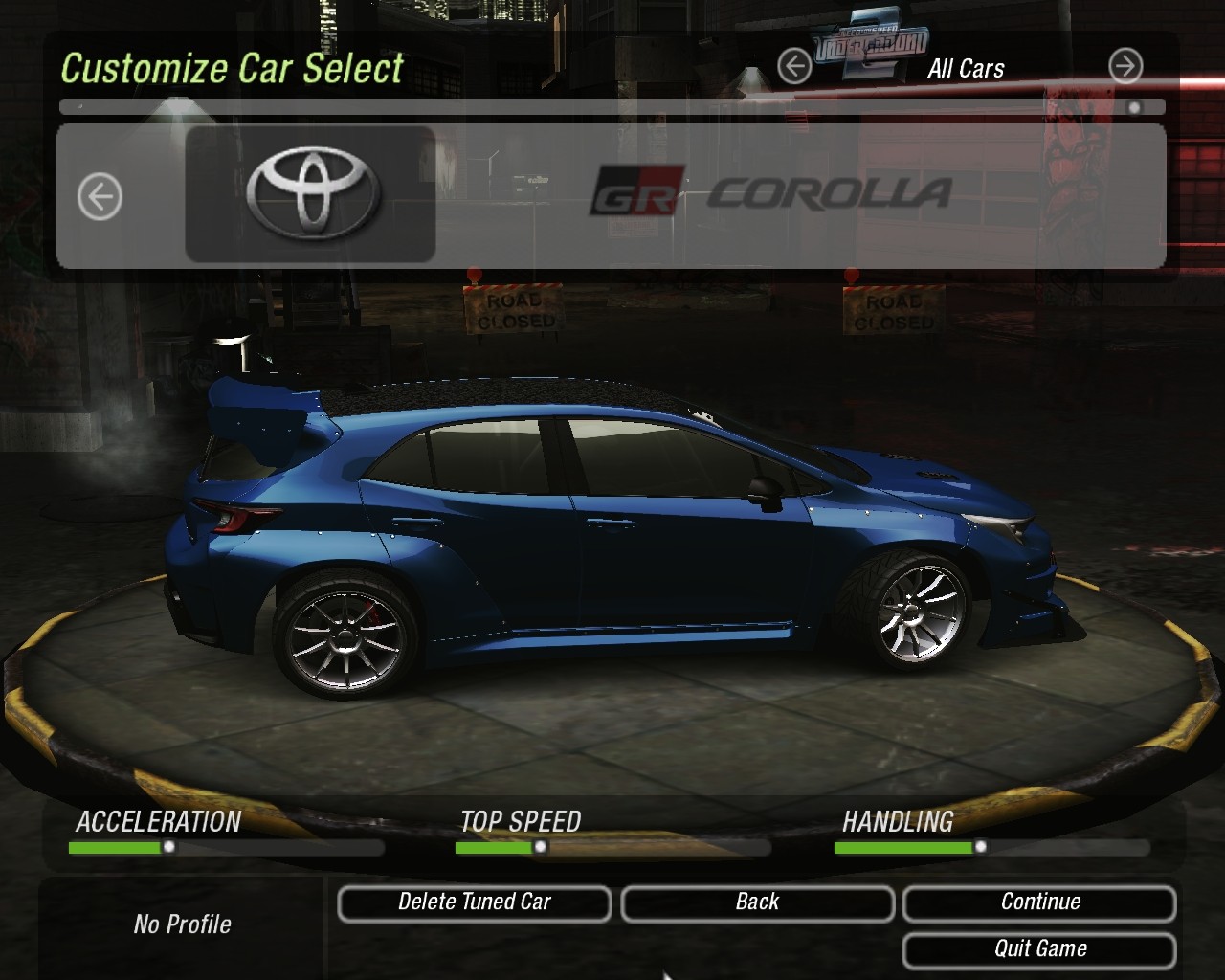
Task: Select the Toyota logo tile
Action: pos(311,194)
